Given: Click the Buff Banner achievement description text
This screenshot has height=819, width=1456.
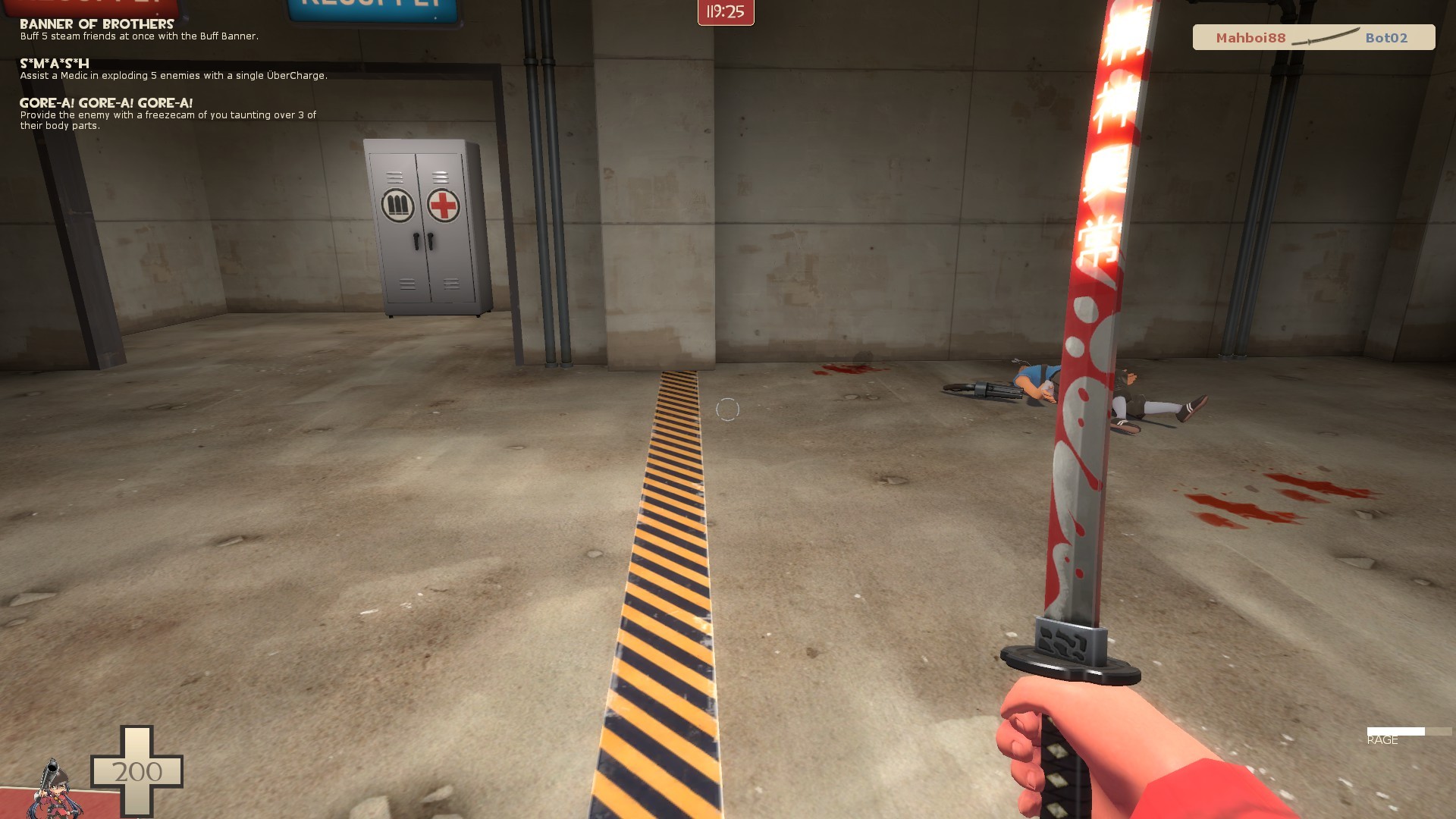Looking at the screenshot, I should click(x=140, y=35).
